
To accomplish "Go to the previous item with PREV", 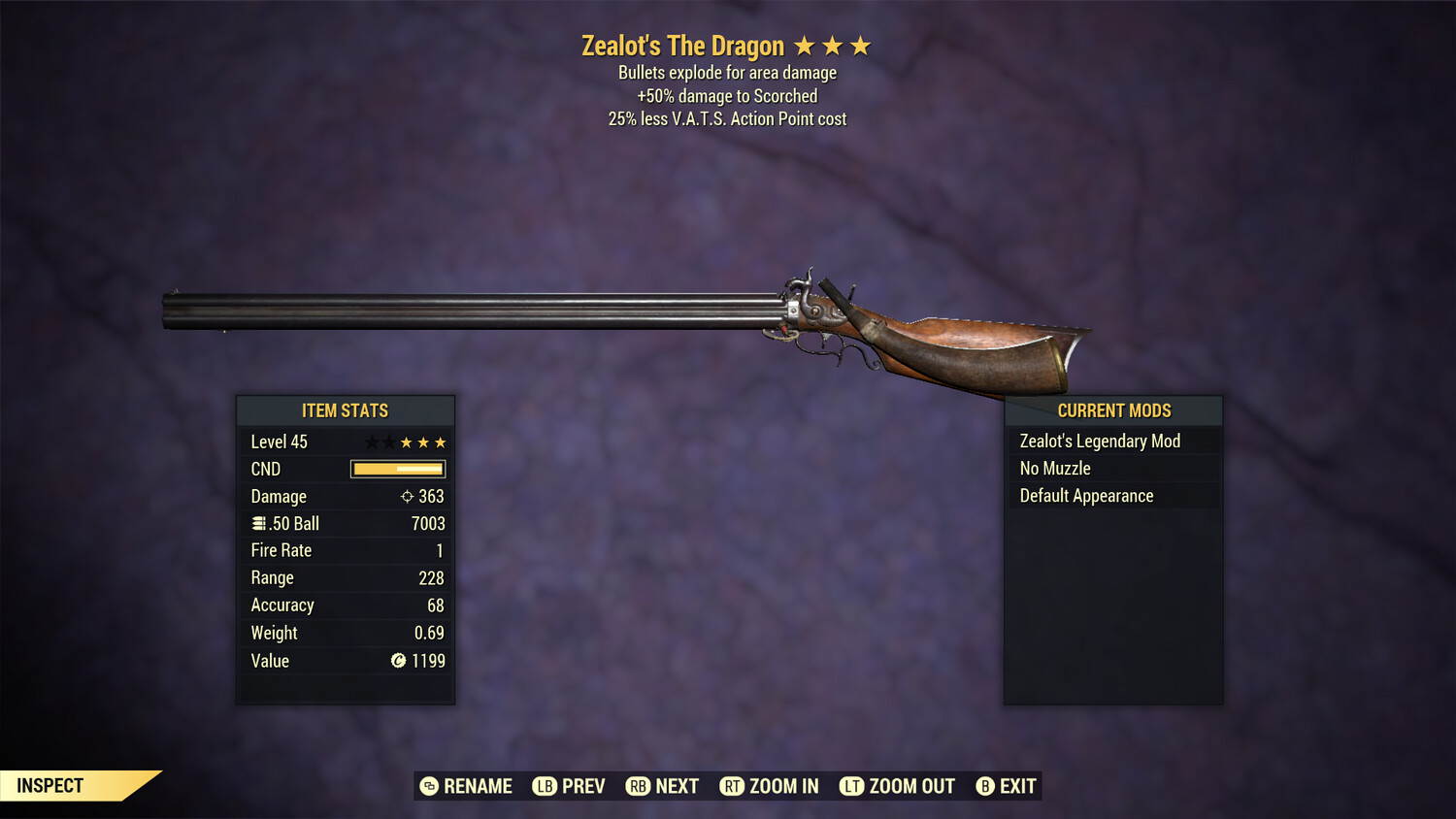I will pyautogui.click(x=569, y=786).
